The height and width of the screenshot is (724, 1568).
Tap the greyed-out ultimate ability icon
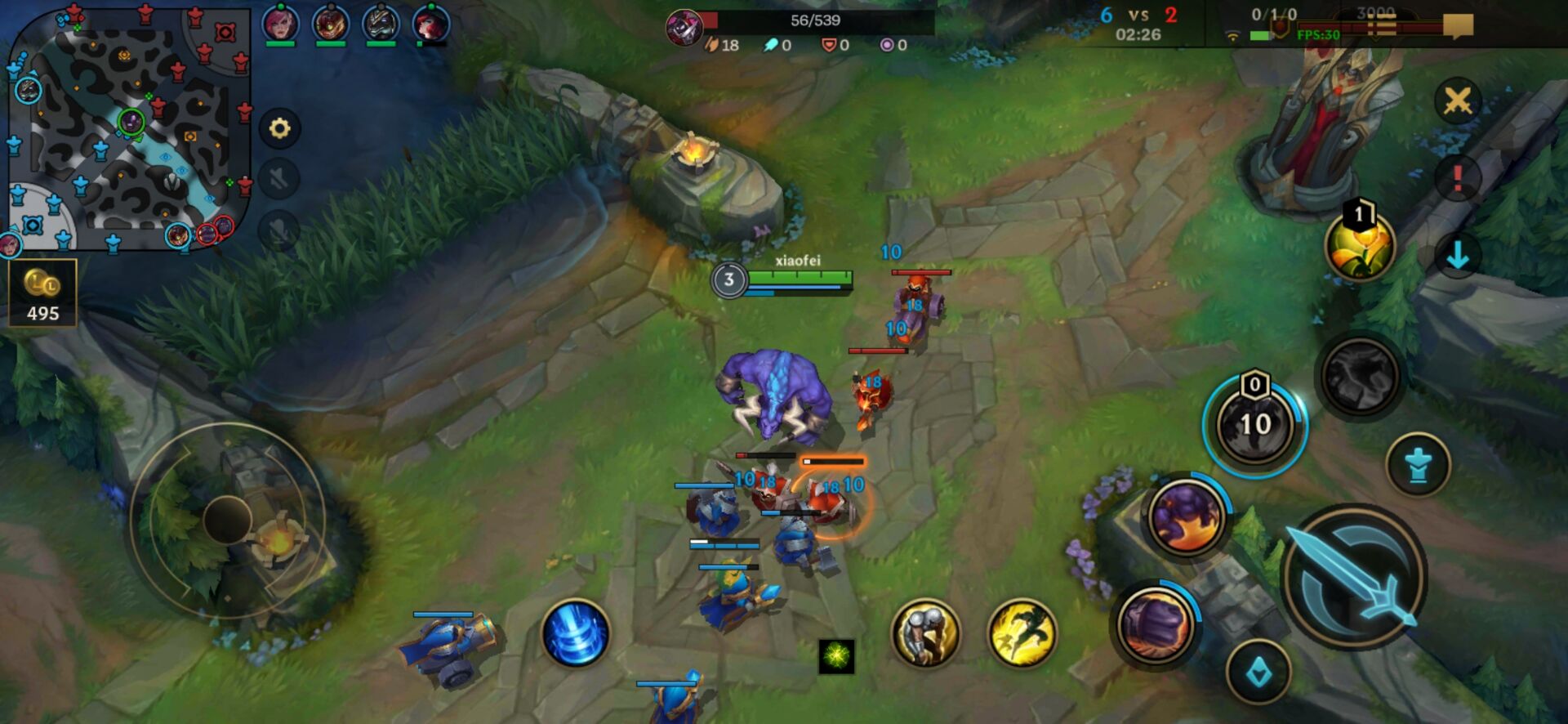pyautogui.click(x=1360, y=376)
